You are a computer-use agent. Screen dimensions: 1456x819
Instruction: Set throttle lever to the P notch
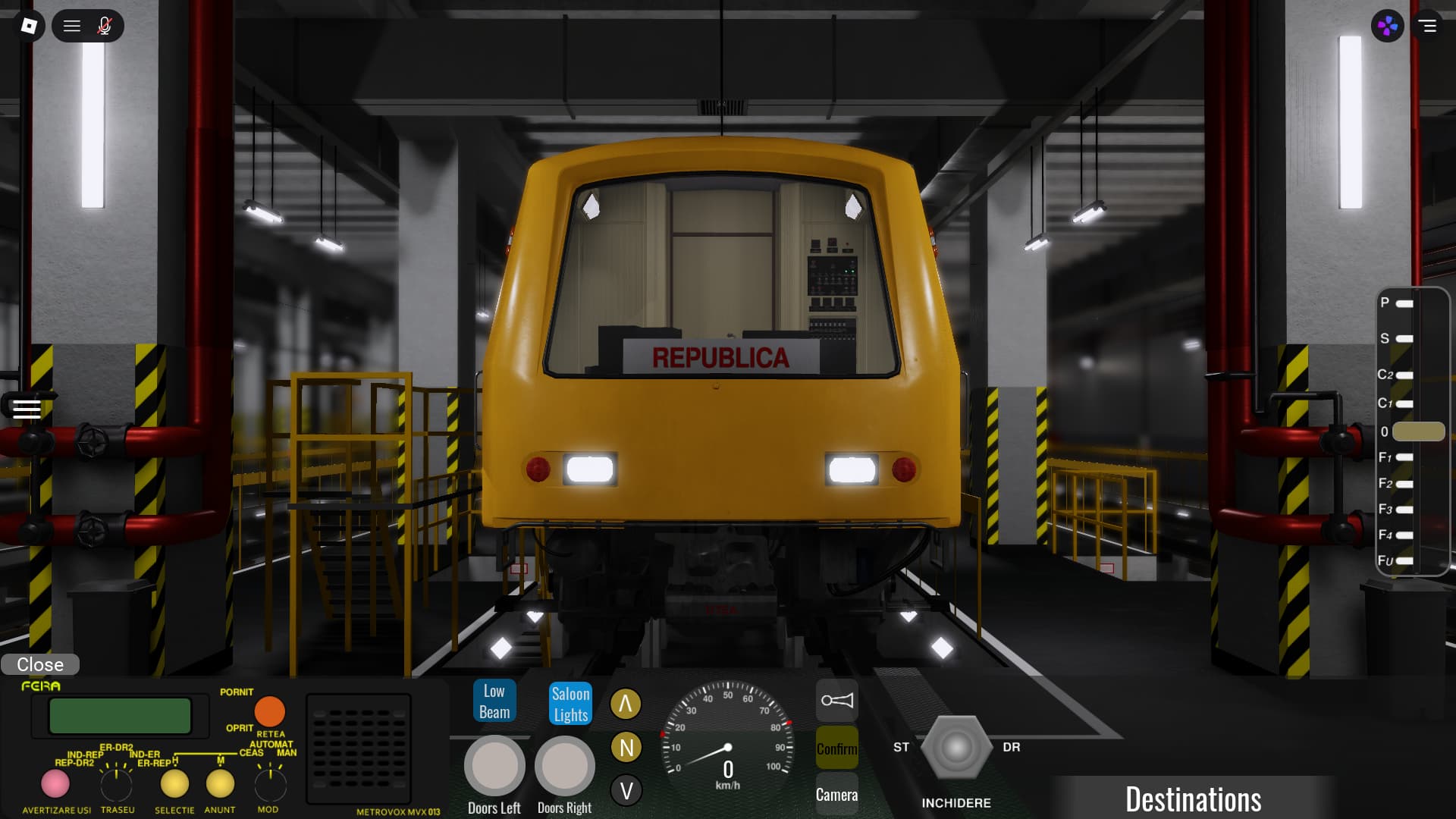click(1404, 303)
